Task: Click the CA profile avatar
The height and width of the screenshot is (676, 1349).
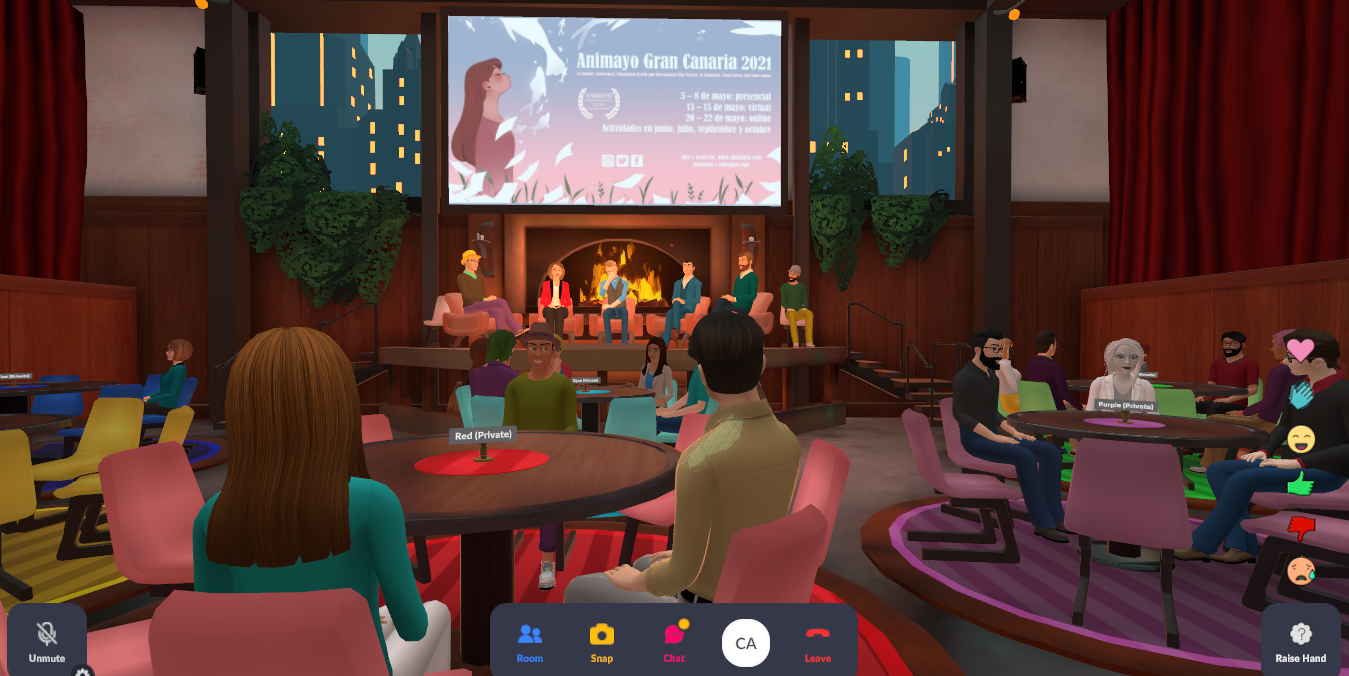Action: 746,643
